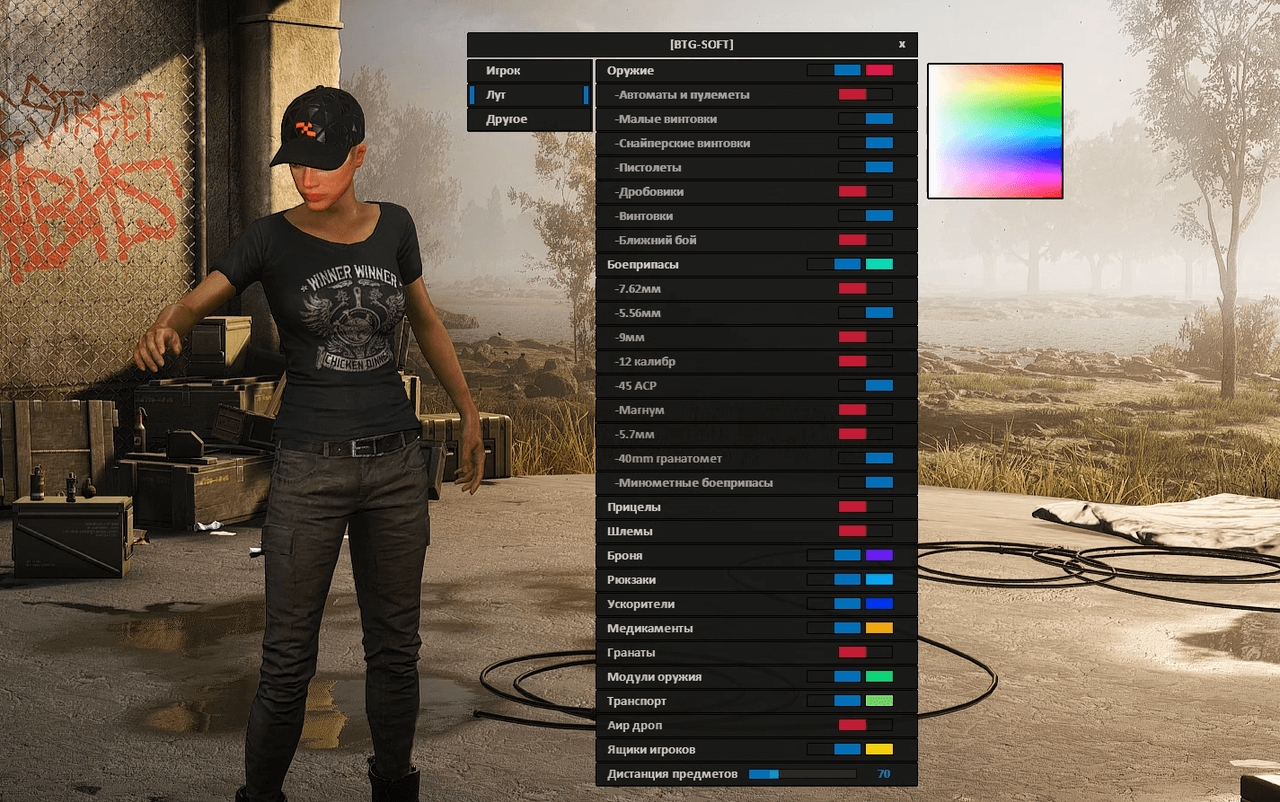Switch on the 7.62мм ammo toggle
This screenshot has width=1280, height=802.
[x=866, y=288]
